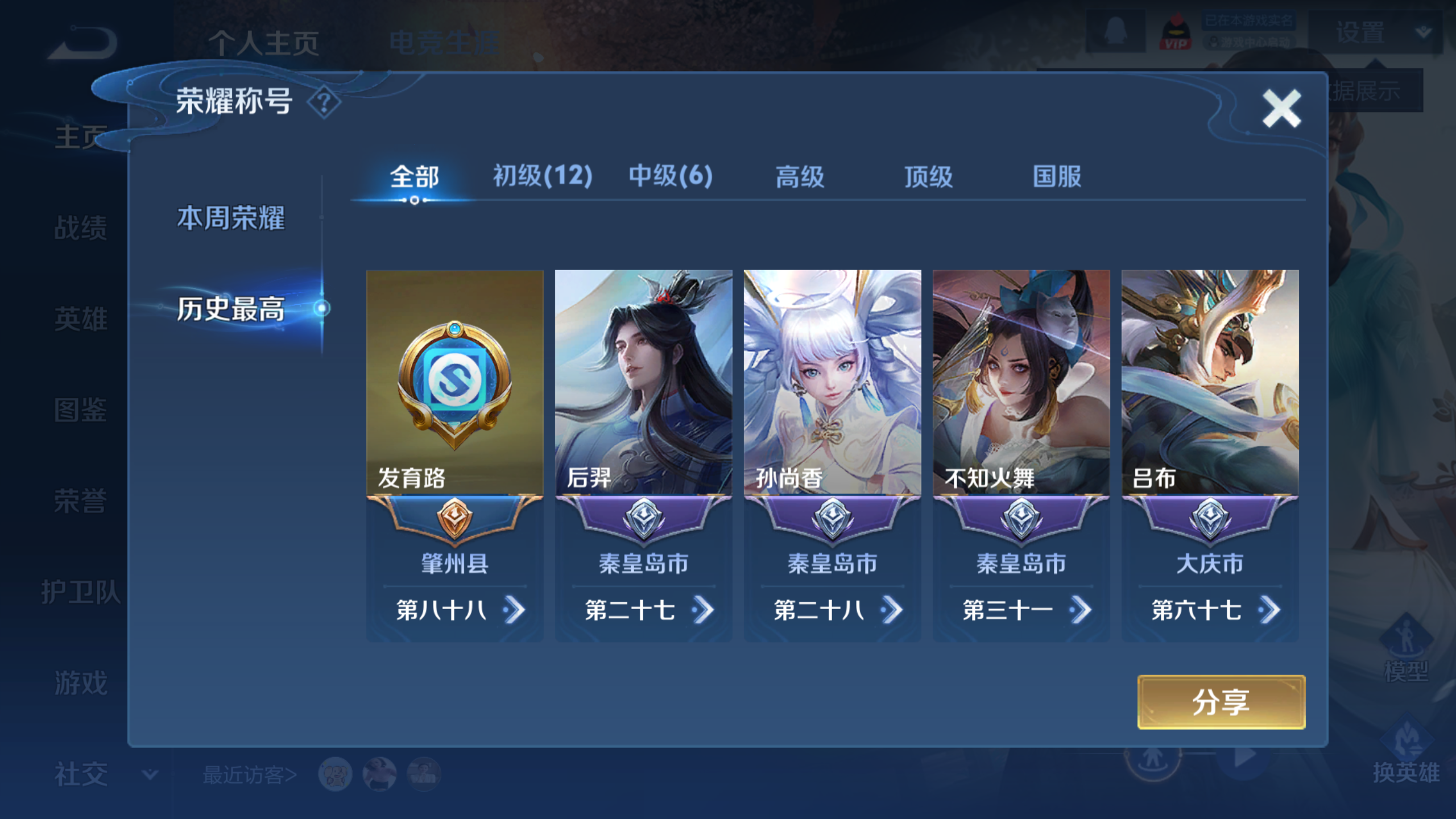Open the 荣耀称号 help question mark
1456x819 pixels.
tap(324, 103)
